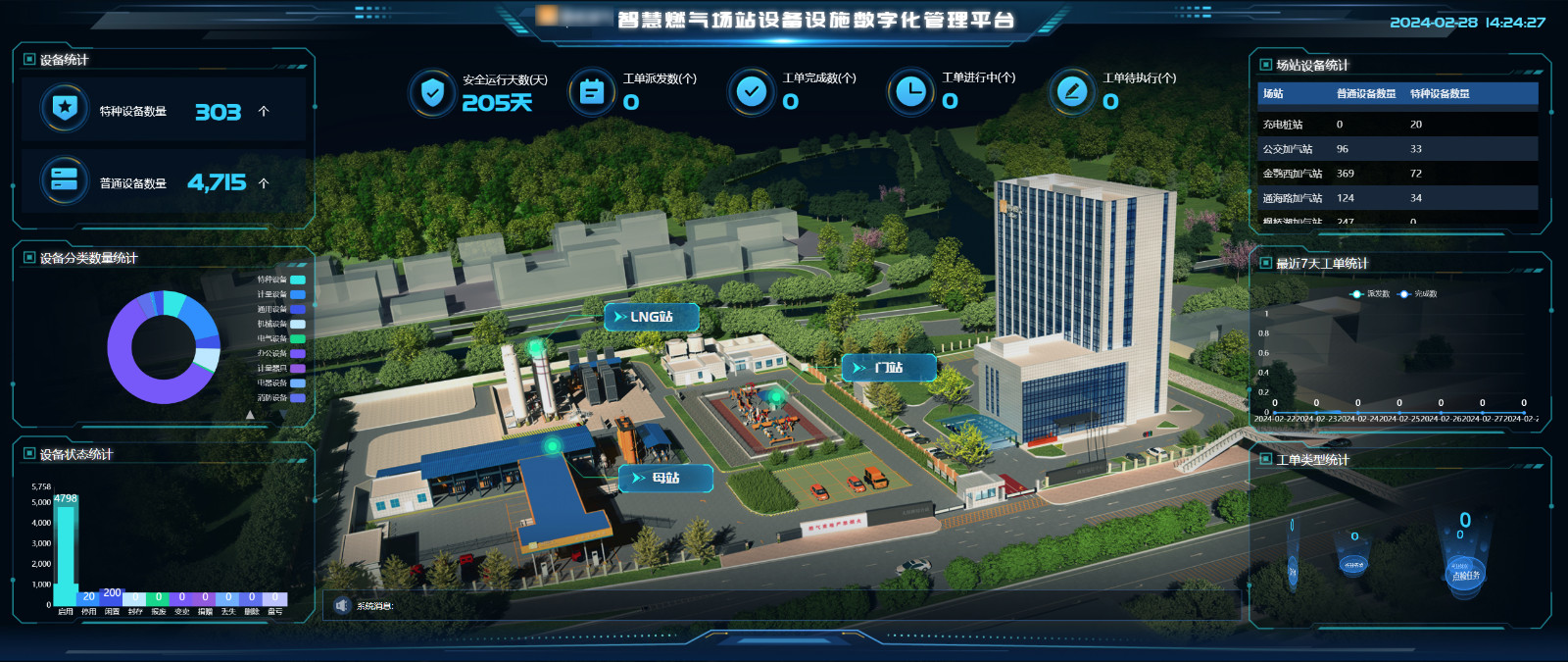
Task: Open the 普通设备数量 statistic card
Action: point(163,182)
